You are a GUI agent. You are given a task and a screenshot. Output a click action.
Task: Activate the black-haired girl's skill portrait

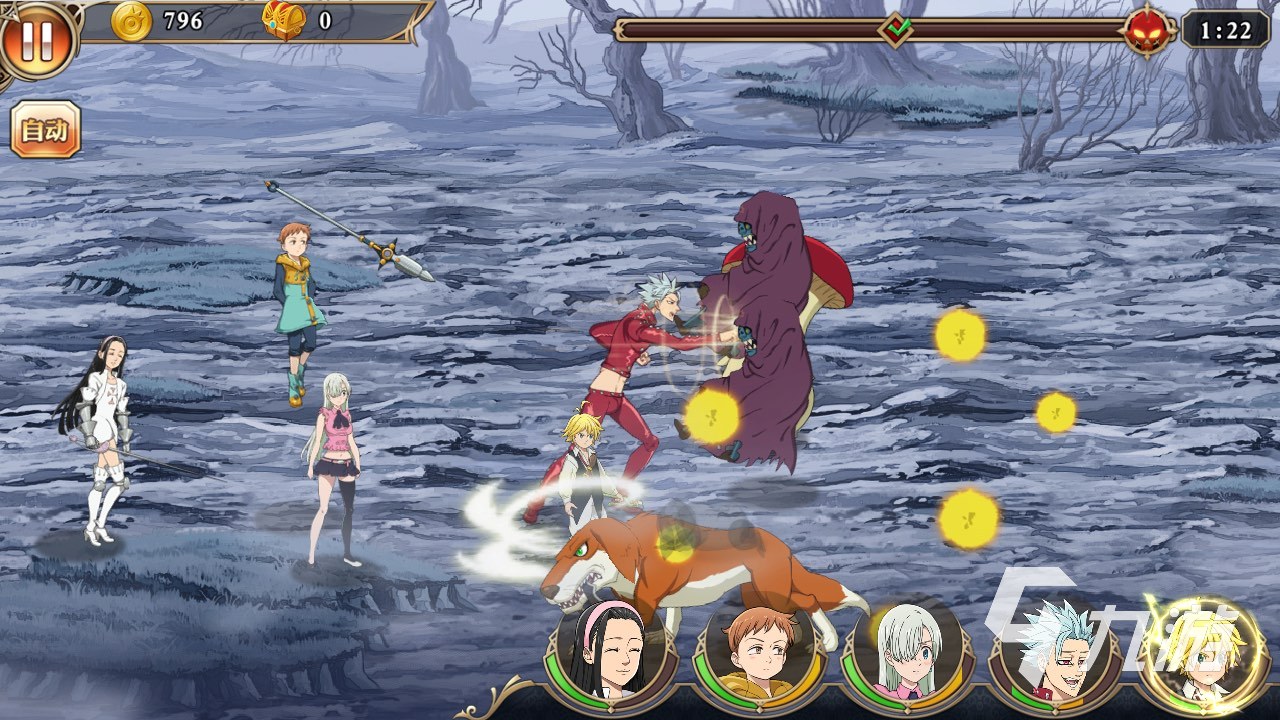click(609, 651)
